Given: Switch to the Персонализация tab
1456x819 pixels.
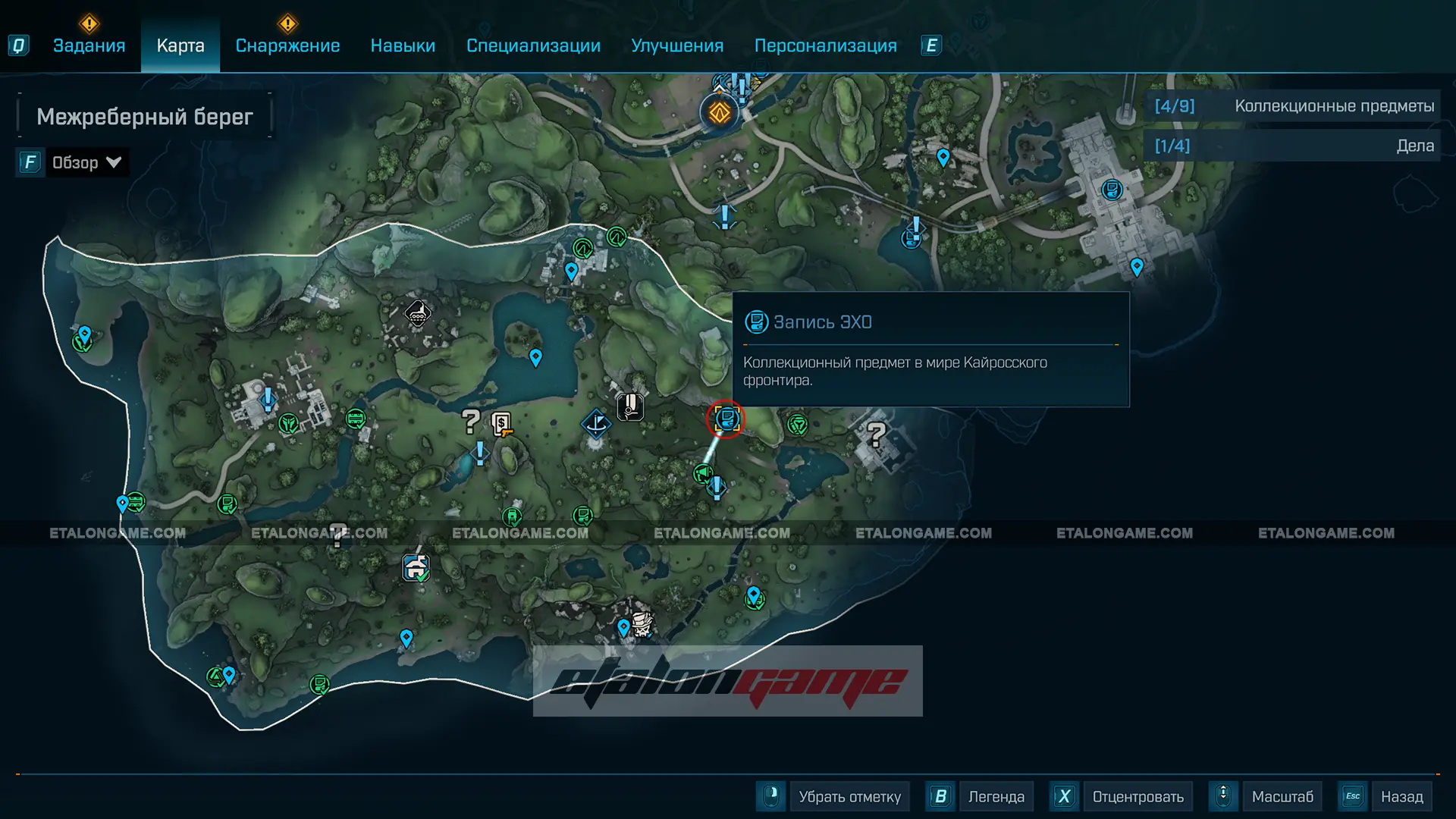Looking at the screenshot, I should pos(825,45).
